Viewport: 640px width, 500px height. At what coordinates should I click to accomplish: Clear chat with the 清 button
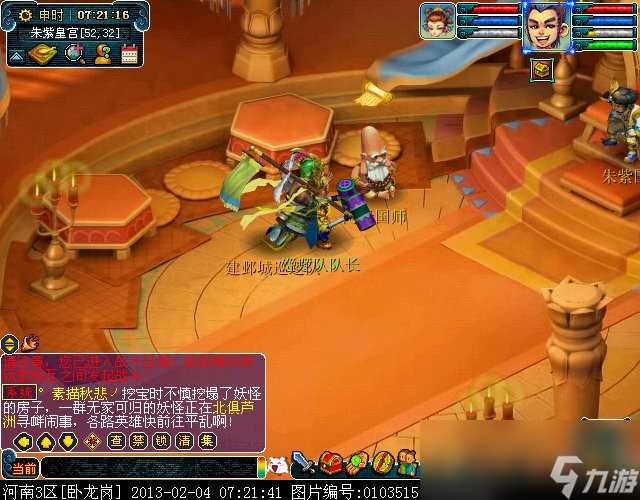(x=184, y=440)
